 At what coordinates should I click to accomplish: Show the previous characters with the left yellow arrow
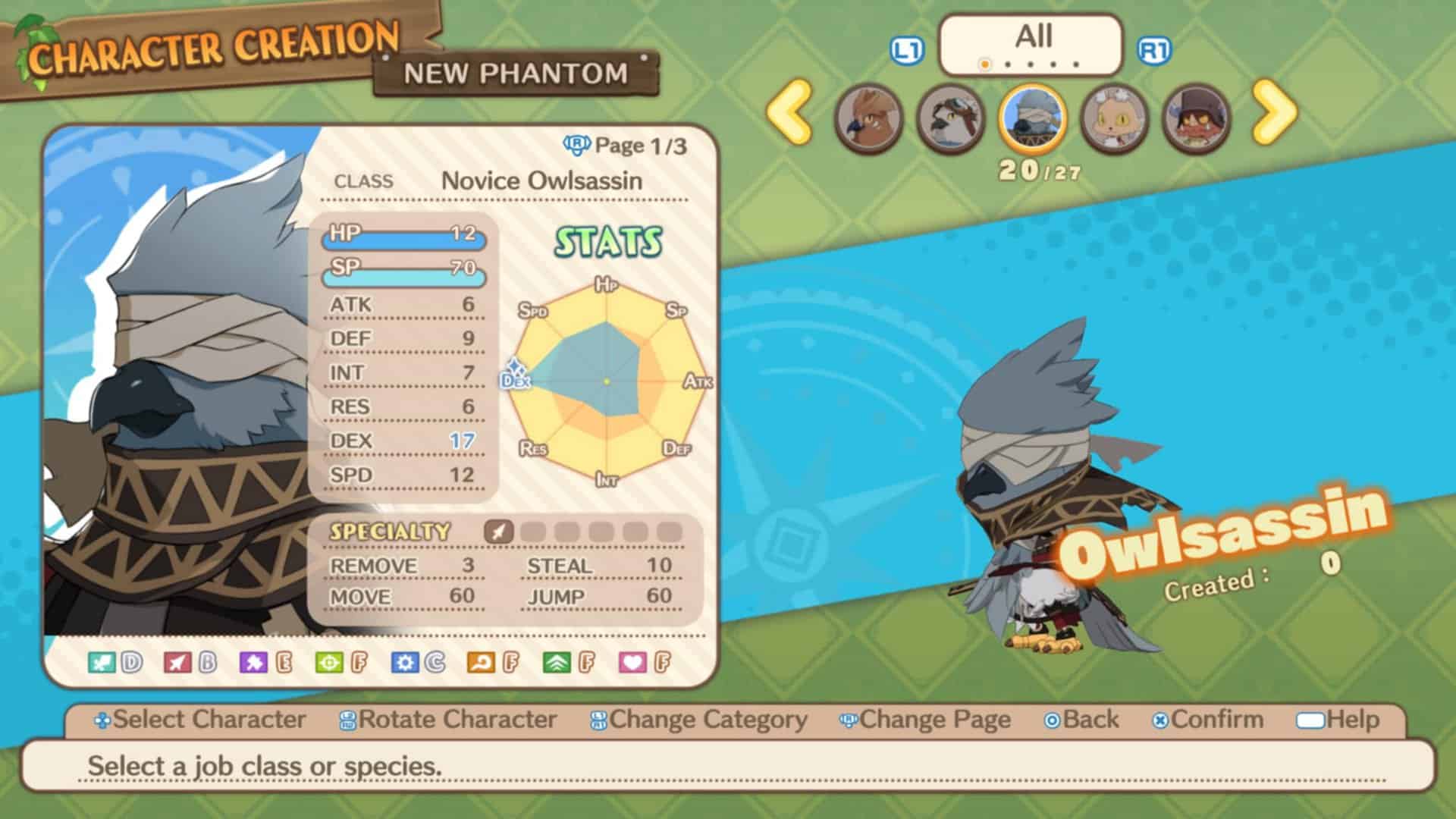pyautogui.click(x=789, y=112)
